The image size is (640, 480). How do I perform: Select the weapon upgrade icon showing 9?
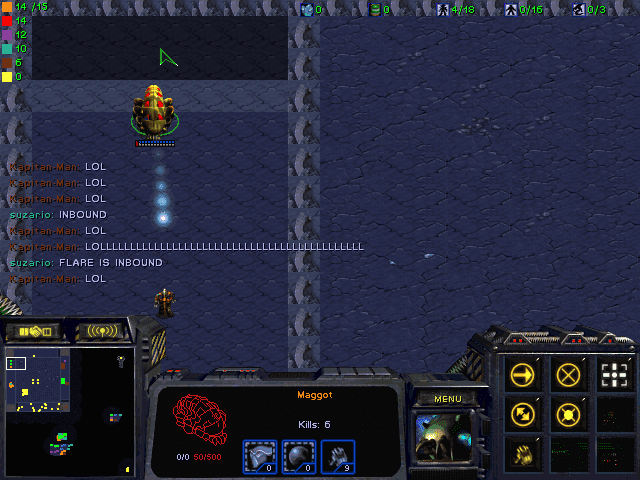pyautogui.click(x=336, y=455)
